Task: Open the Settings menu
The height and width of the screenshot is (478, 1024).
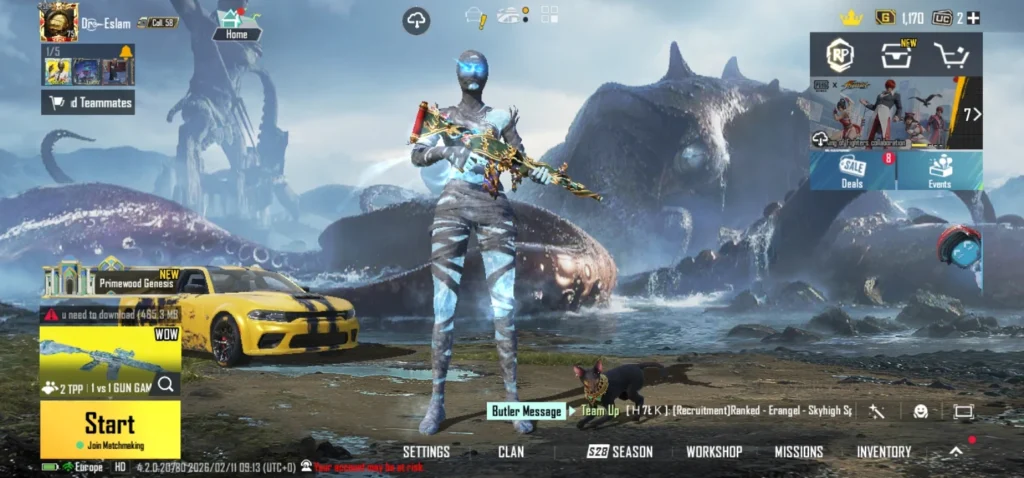Action: point(426,452)
